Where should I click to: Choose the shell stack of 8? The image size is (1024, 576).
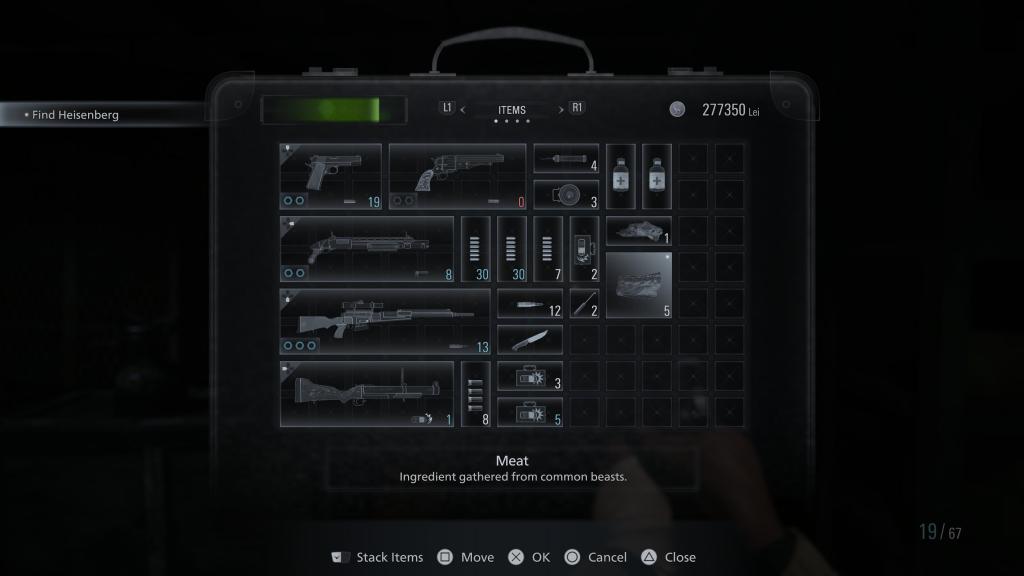[x=476, y=394]
